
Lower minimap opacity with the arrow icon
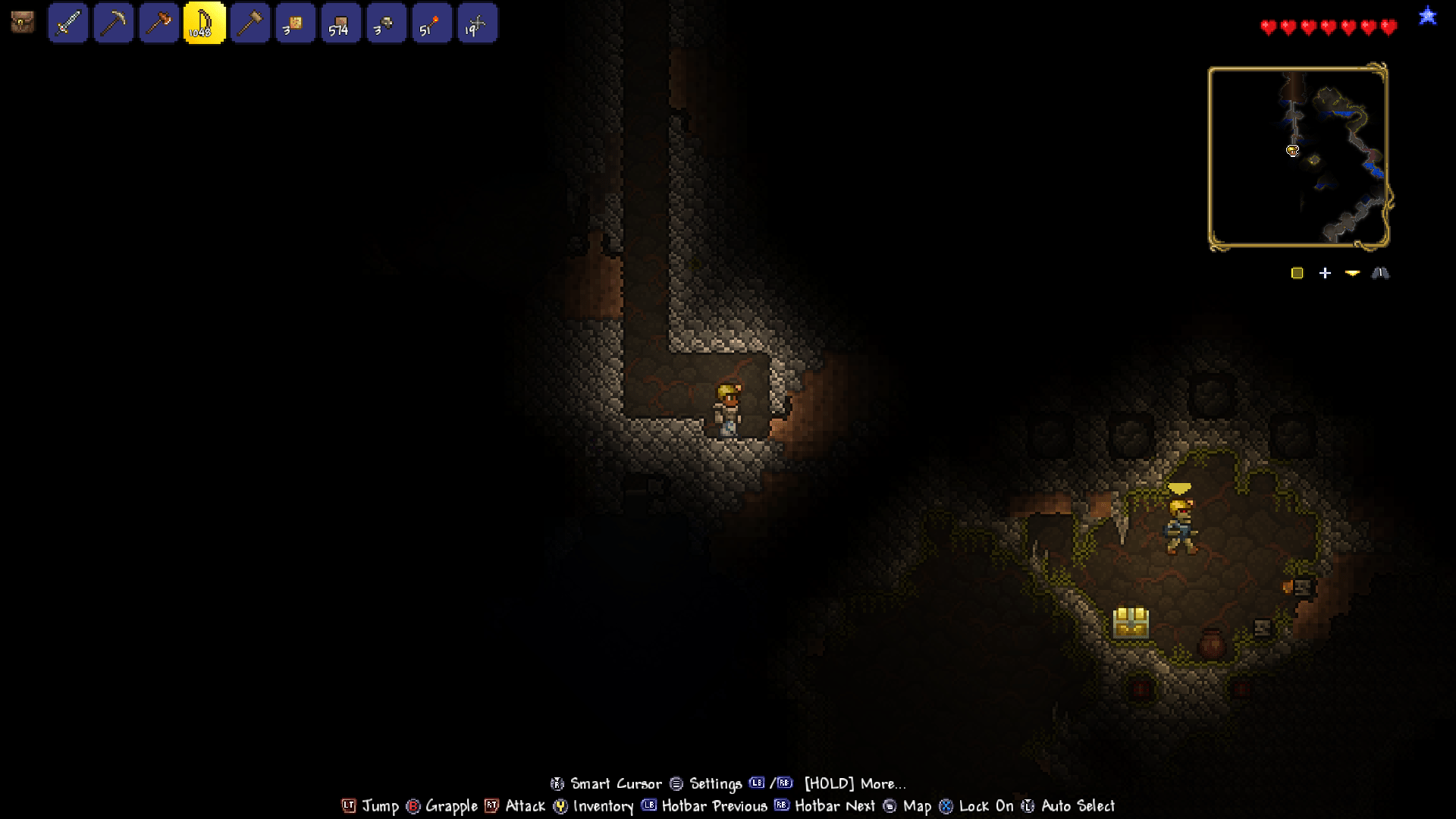(1353, 273)
